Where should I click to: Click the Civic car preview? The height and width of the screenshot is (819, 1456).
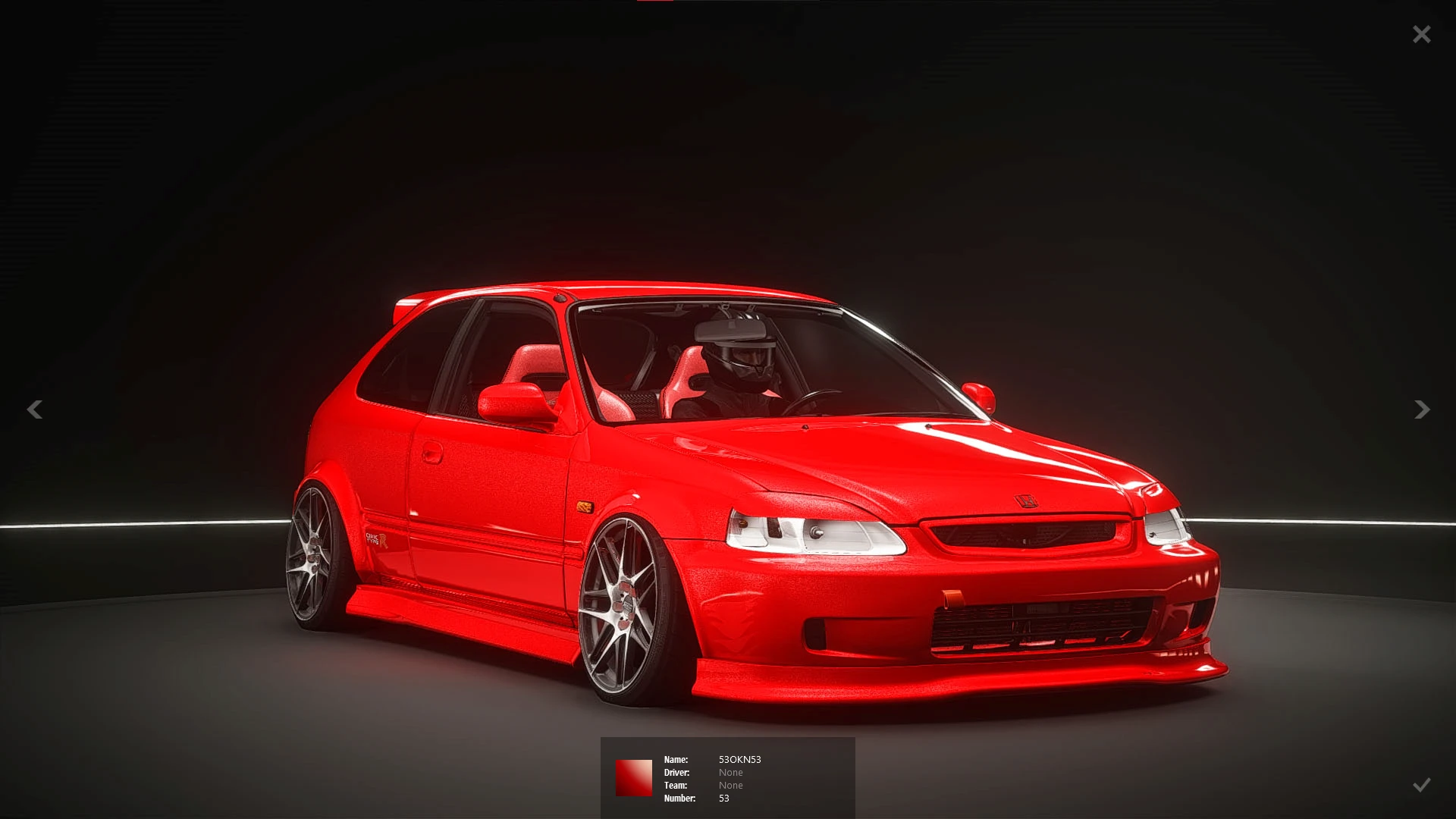[758, 493]
